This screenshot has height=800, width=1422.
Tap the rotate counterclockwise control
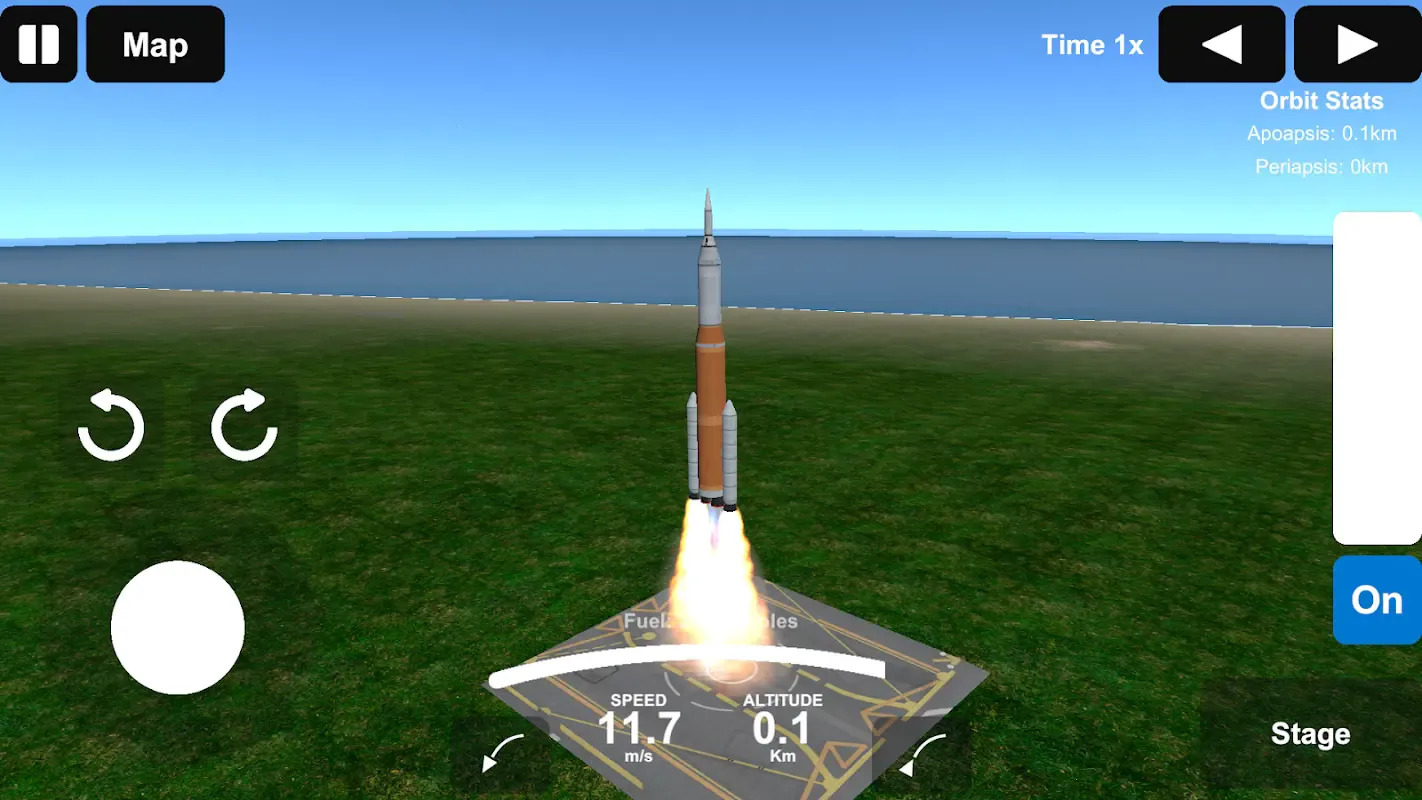click(111, 426)
